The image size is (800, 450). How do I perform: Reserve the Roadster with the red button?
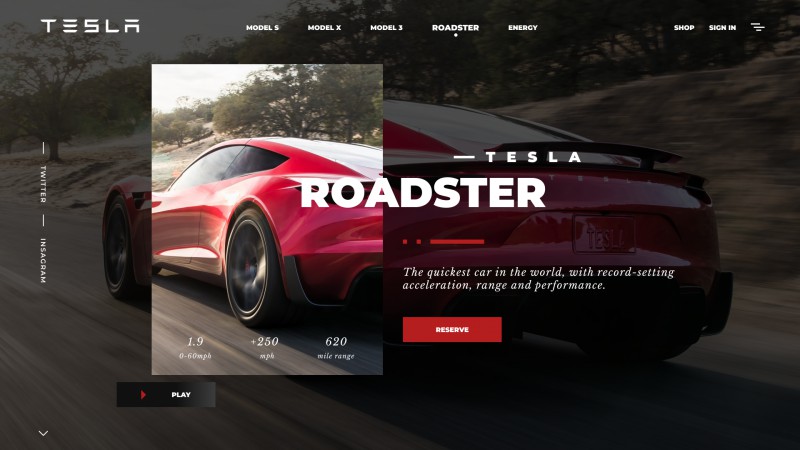(452, 330)
